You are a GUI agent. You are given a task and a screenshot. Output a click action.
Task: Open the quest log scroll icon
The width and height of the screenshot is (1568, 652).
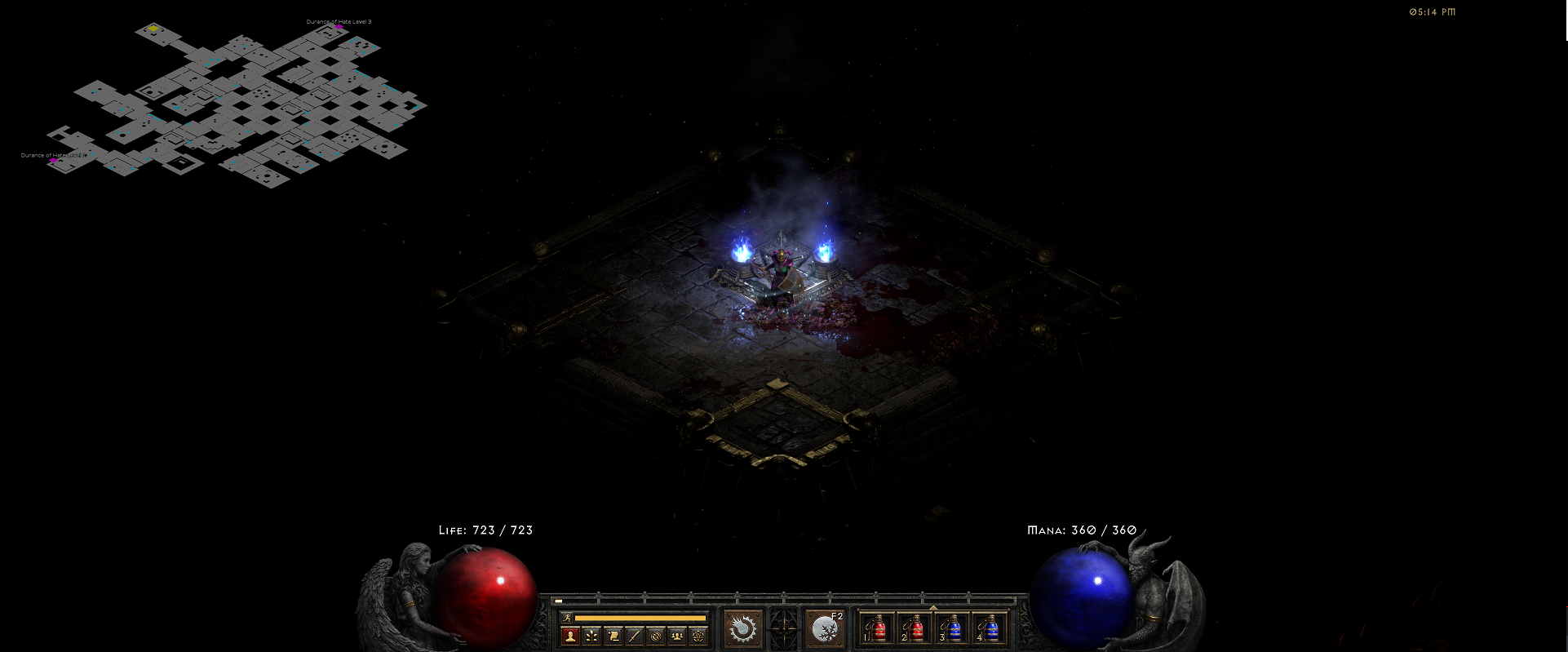click(613, 636)
